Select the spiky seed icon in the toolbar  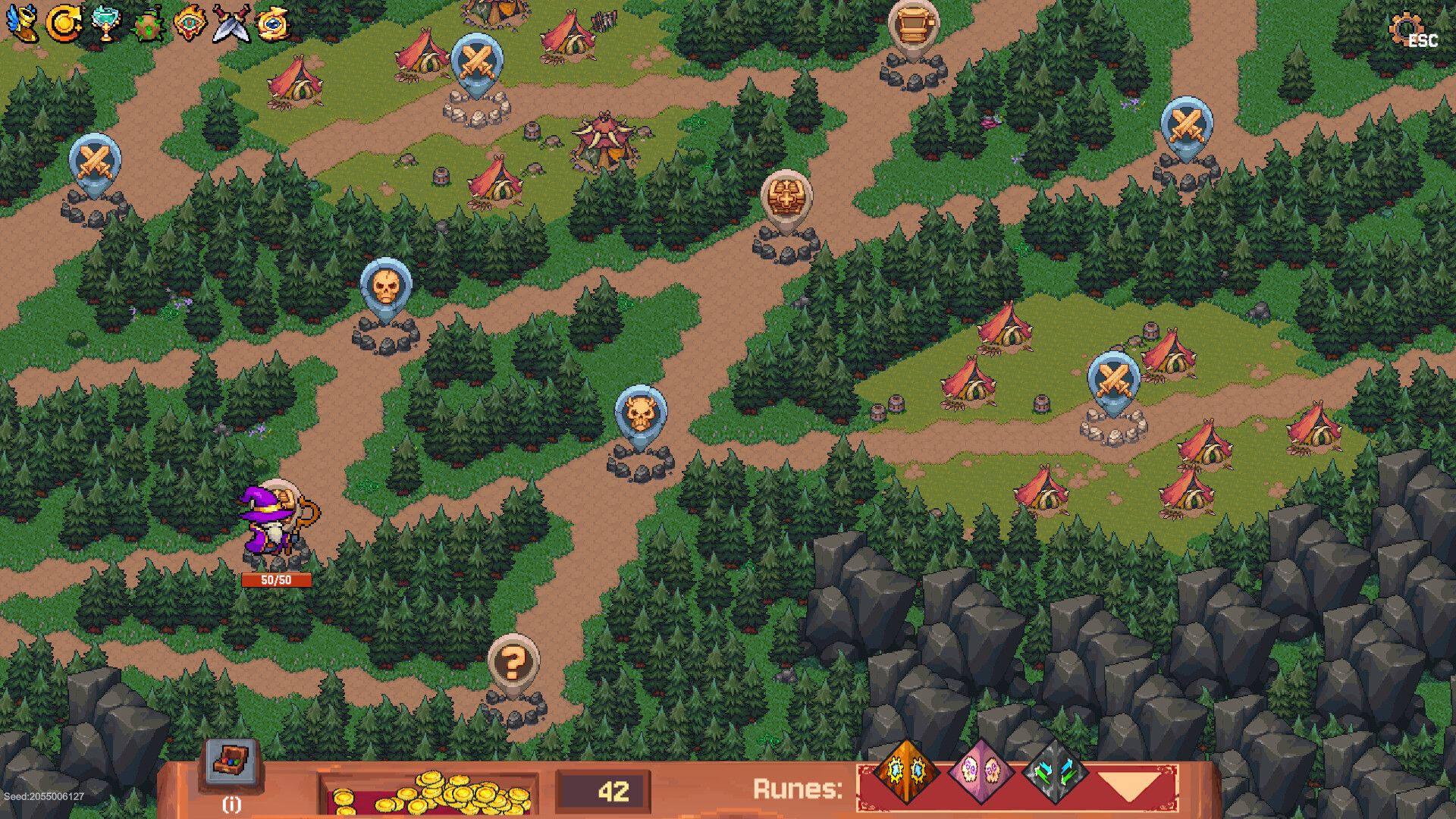tap(148, 23)
